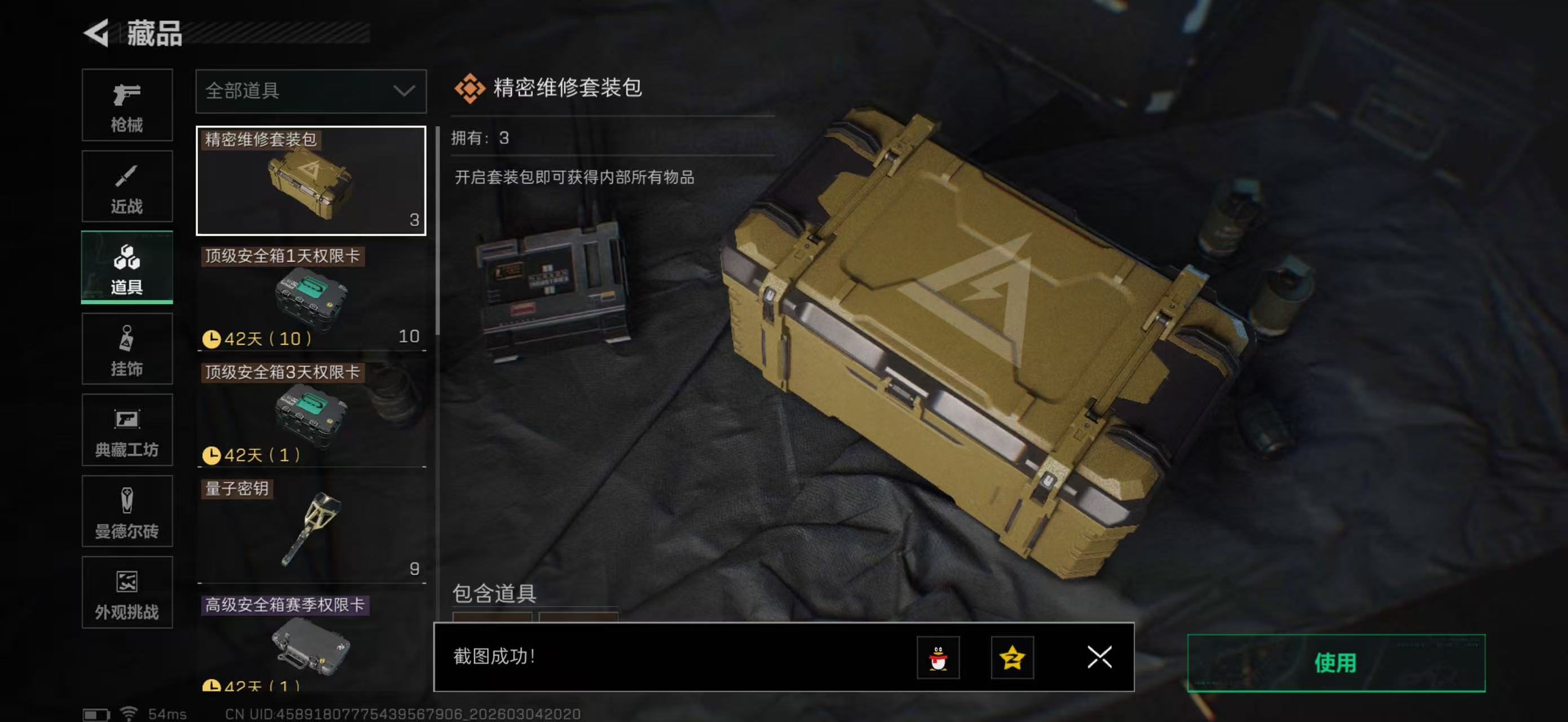The width and height of the screenshot is (1568, 722).
Task: Tap the 42天（10）duration timer label
Action: [x=255, y=338]
